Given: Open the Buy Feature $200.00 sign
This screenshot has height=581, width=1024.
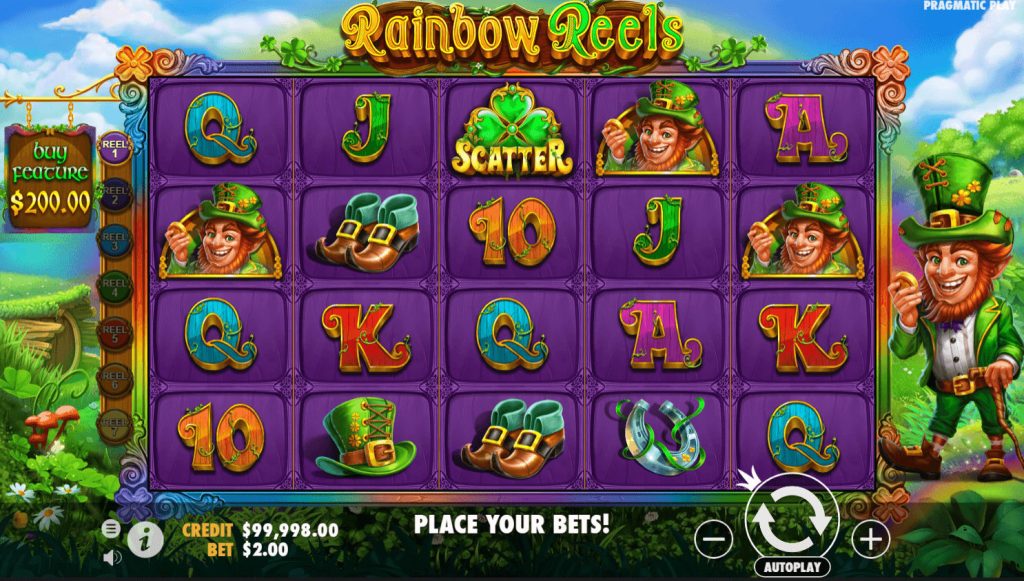Looking at the screenshot, I should [x=50, y=180].
